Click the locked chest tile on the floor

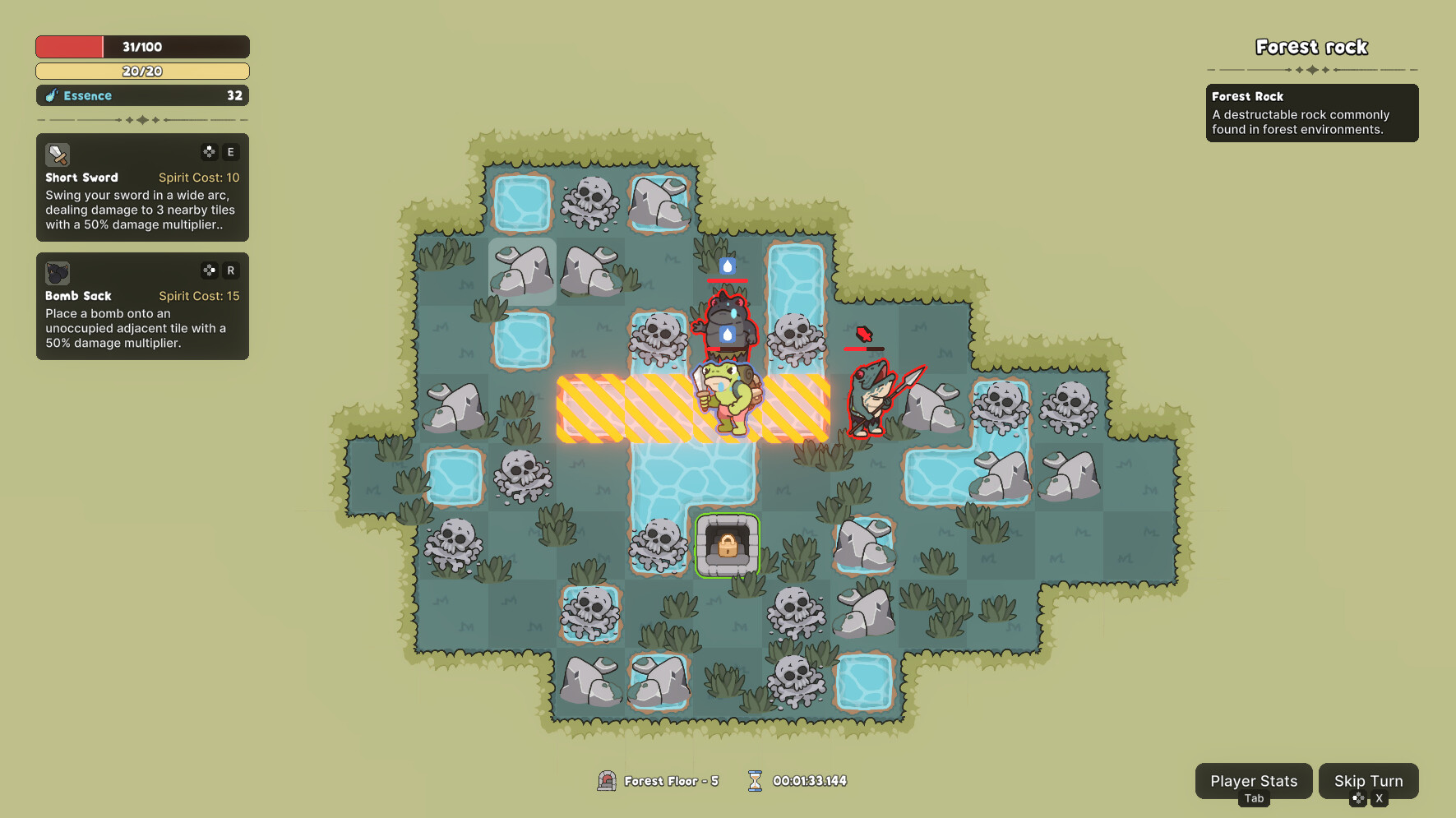(727, 545)
